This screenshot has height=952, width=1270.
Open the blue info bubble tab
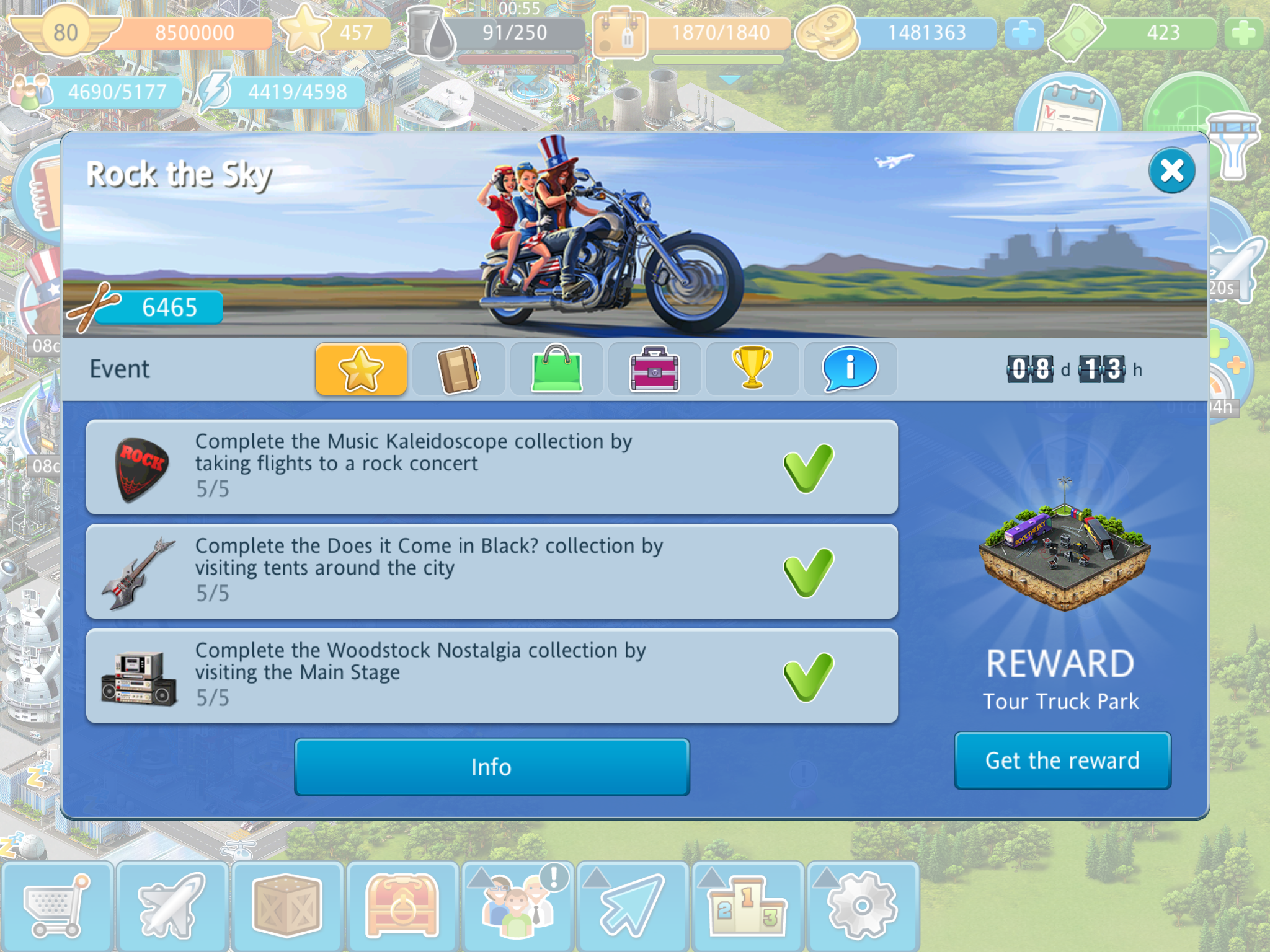tap(850, 369)
